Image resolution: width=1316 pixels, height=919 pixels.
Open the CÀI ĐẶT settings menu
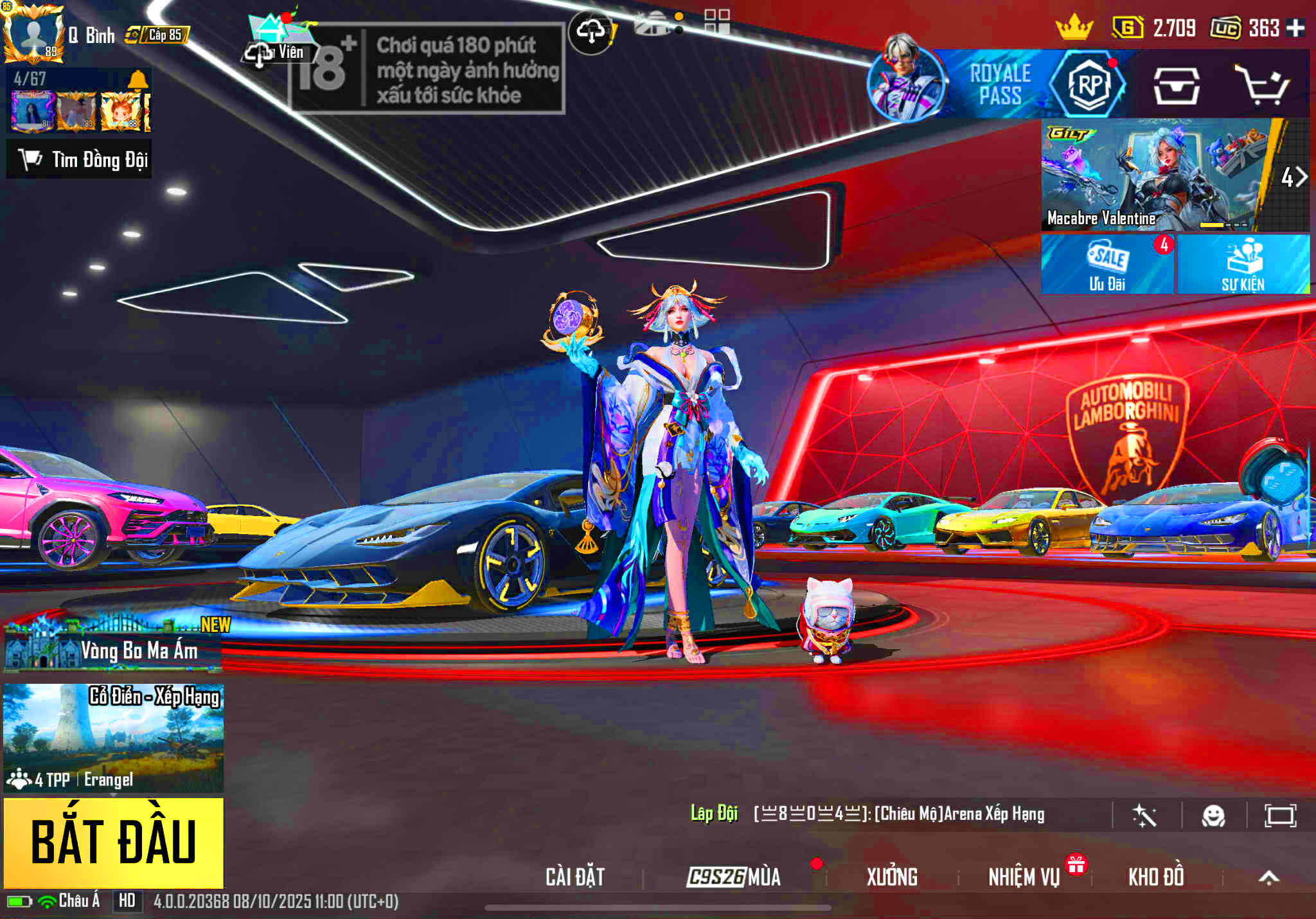[x=575, y=877]
